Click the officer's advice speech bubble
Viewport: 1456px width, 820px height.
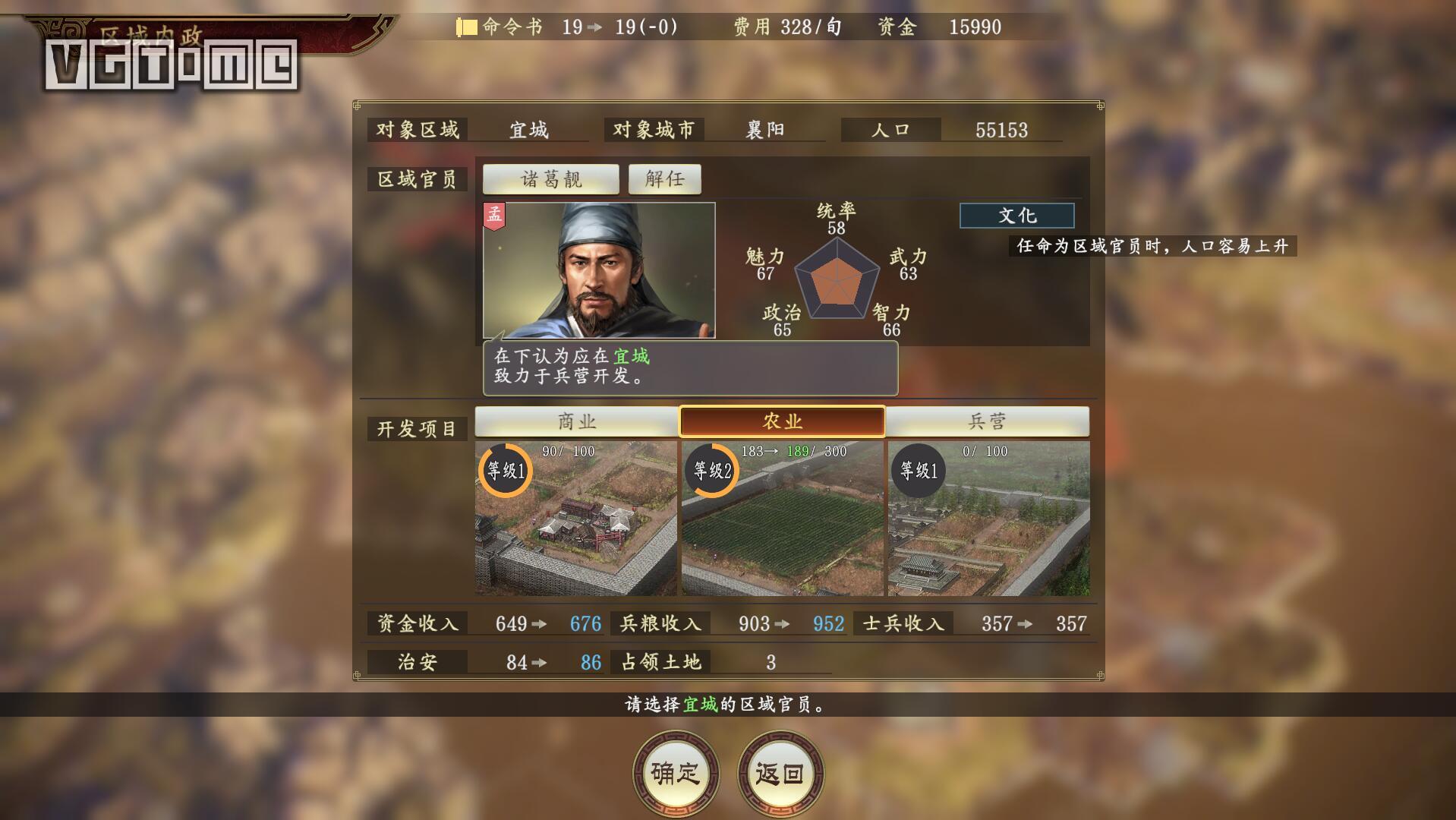[689, 367]
